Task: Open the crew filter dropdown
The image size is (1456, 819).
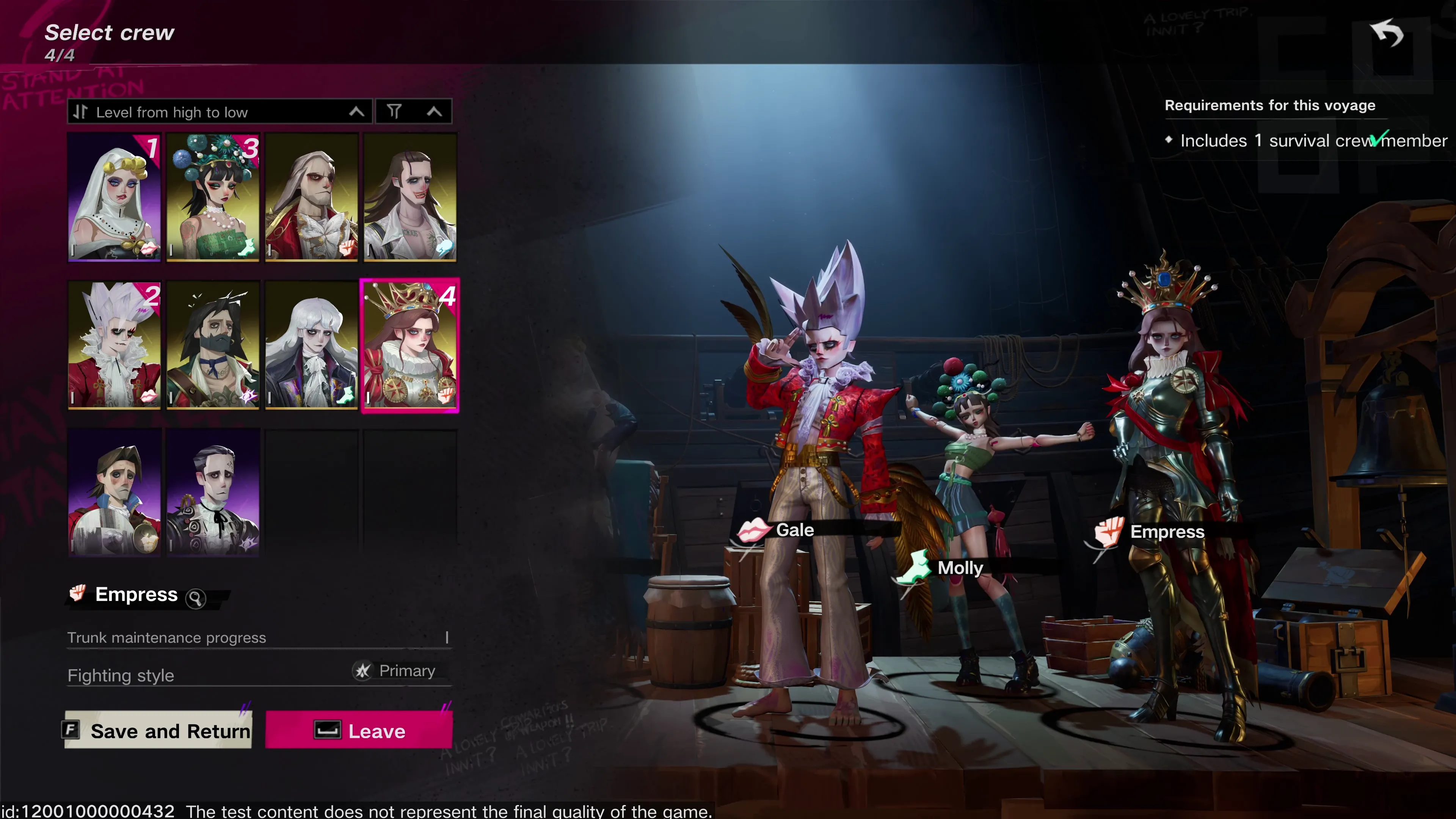Action: (414, 112)
